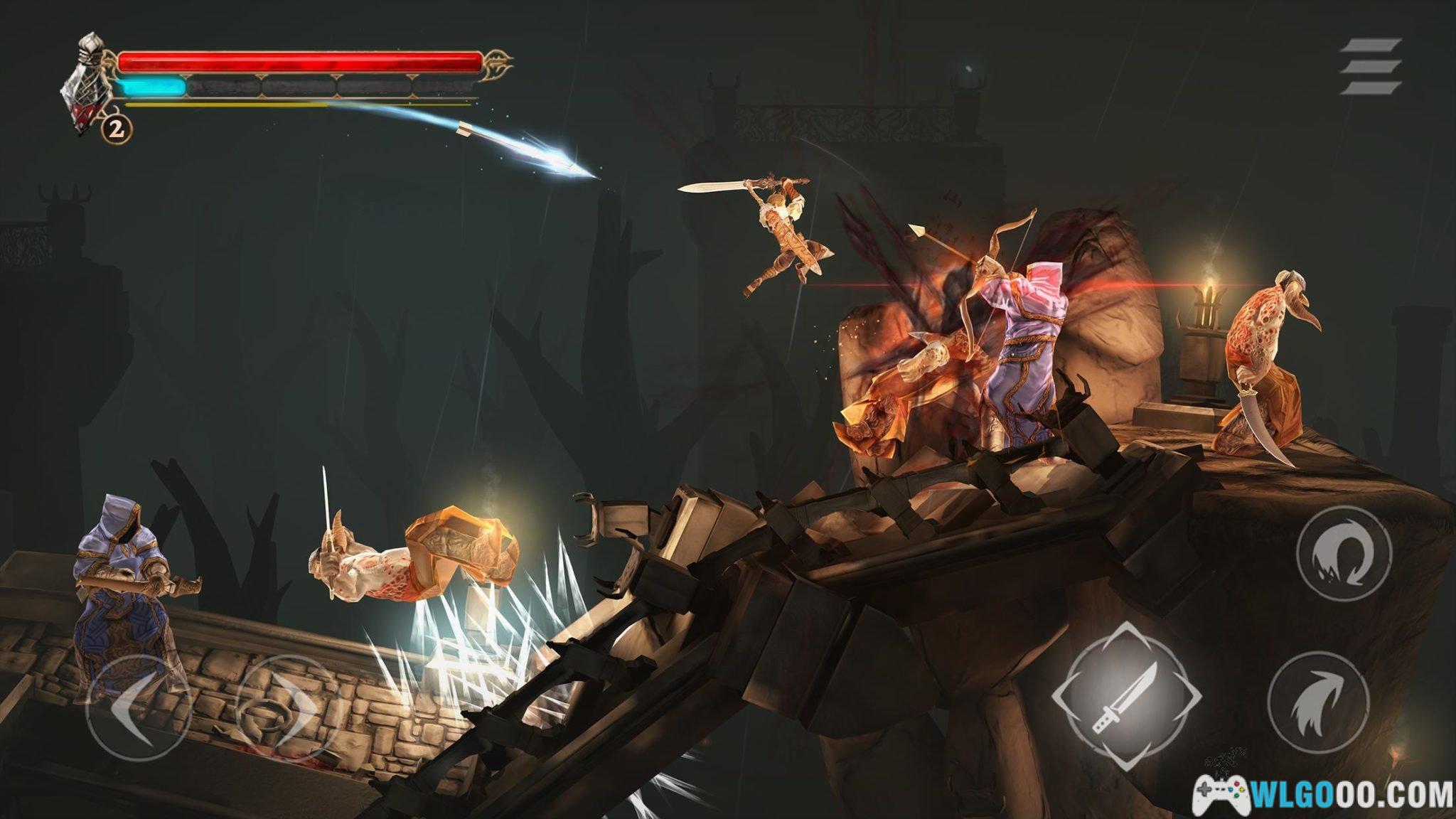Tap the left movement arrow
Screen dimensions: 1456x819
(x=138, y=709)
